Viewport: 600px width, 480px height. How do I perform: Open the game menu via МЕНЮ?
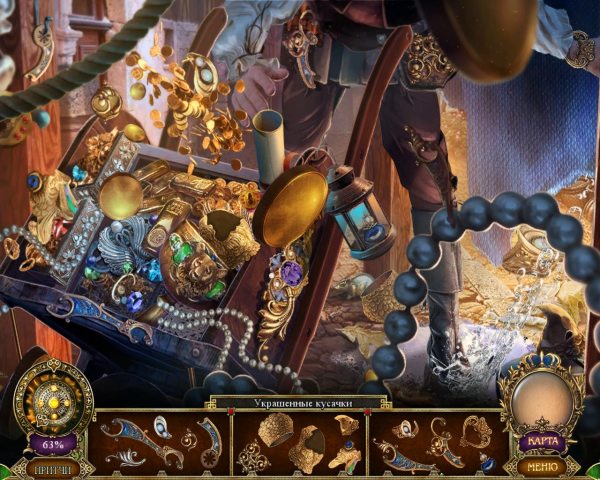[541, 466]
